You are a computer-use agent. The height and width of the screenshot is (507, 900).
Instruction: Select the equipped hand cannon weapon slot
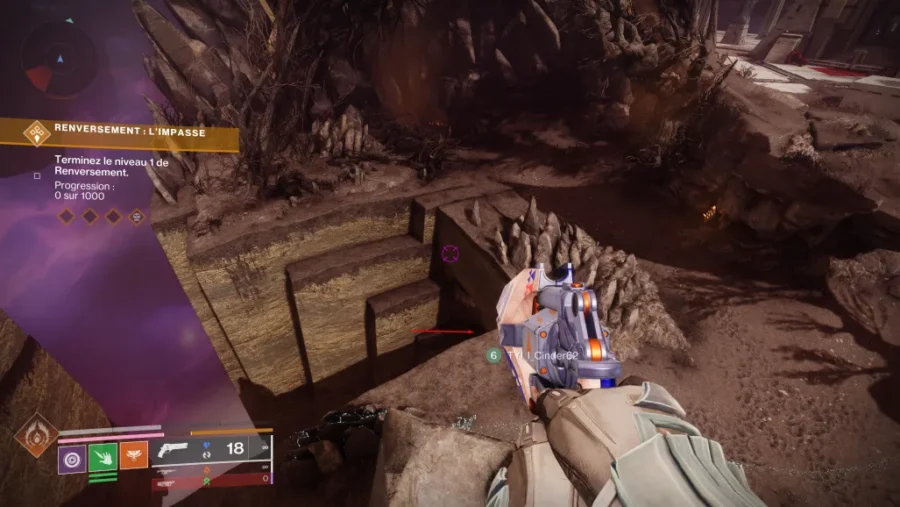click(x=211, y=448)
